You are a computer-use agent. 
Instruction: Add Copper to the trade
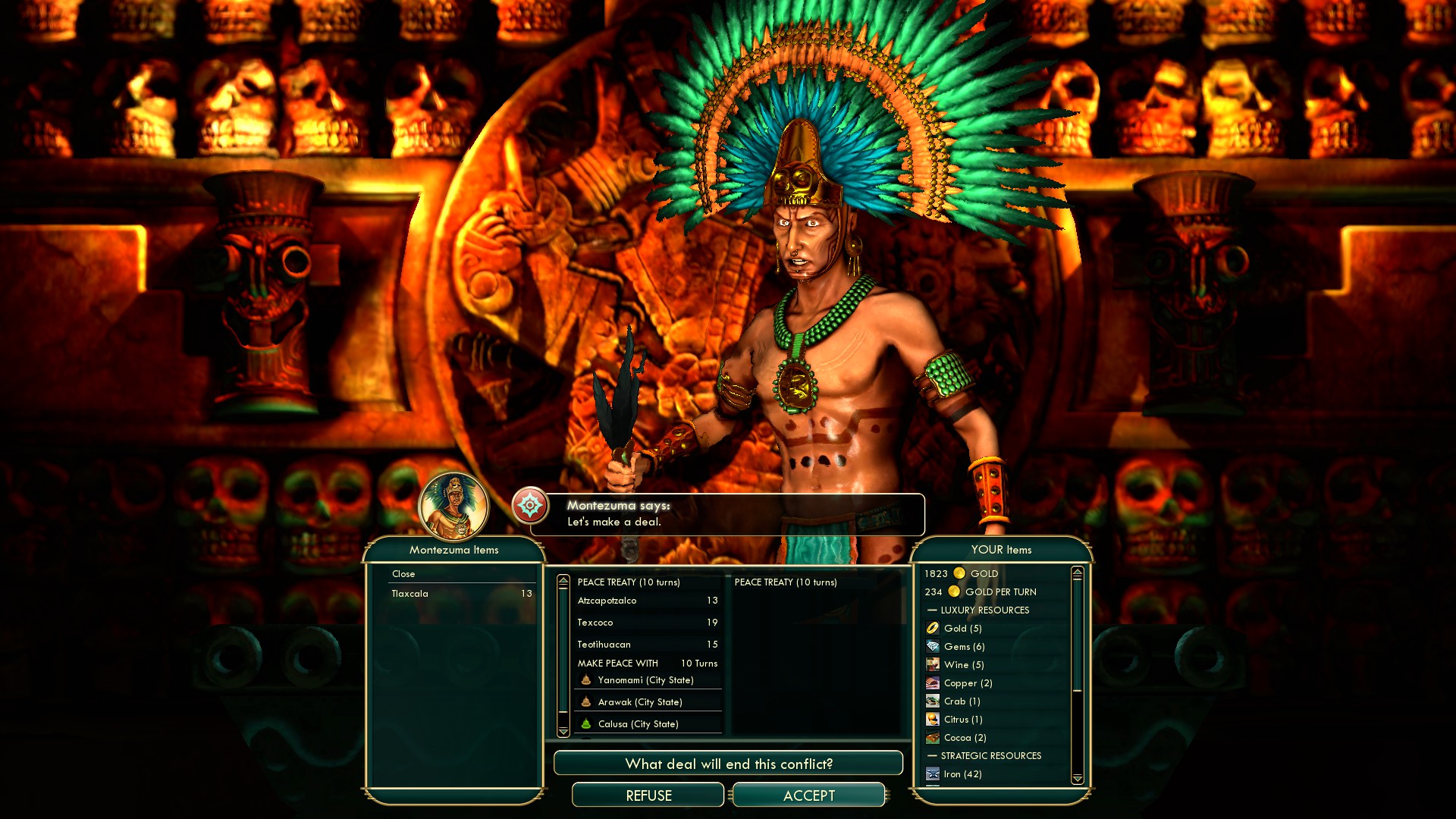point(968,683)
